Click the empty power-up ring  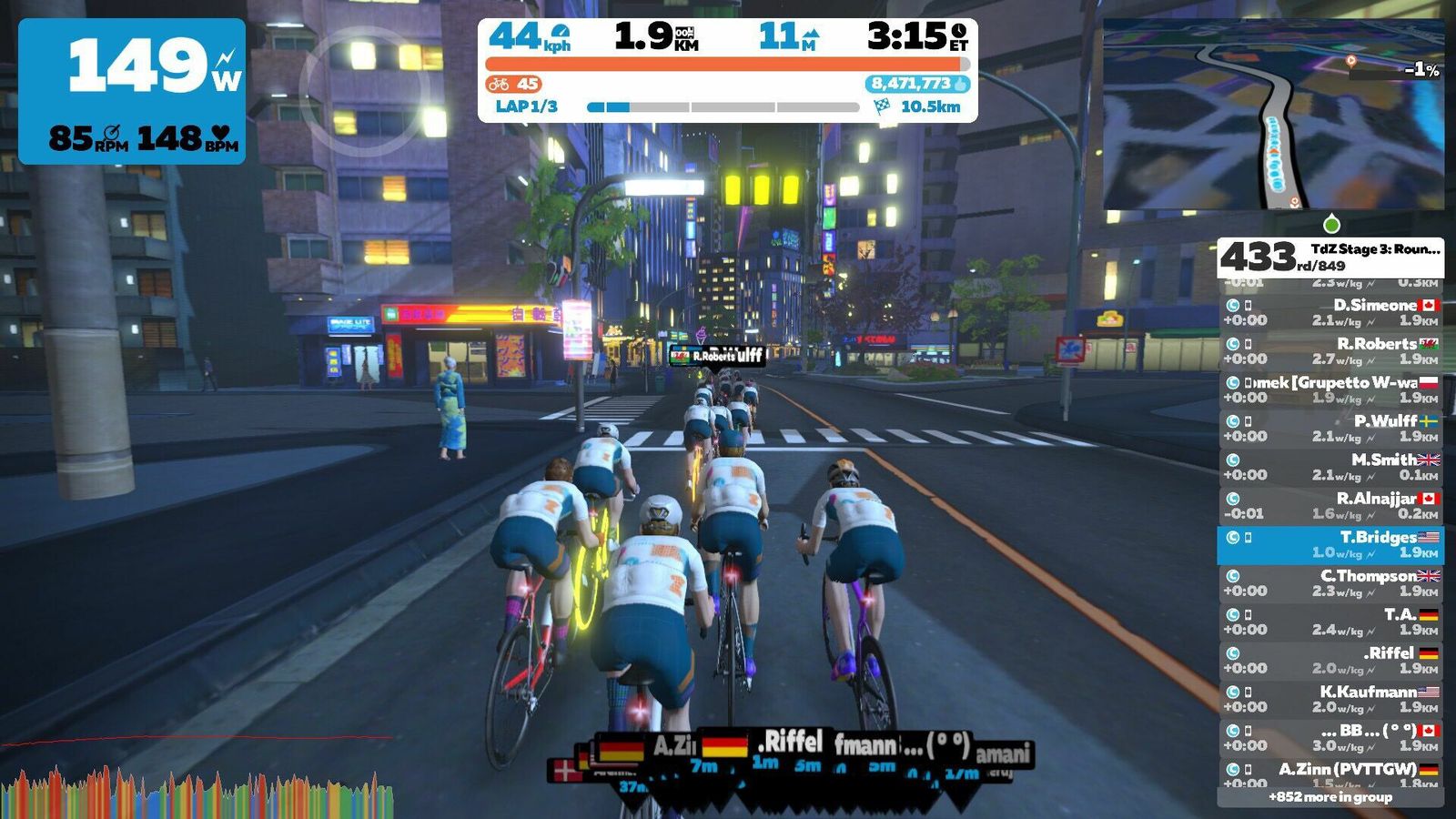(364, 88)
